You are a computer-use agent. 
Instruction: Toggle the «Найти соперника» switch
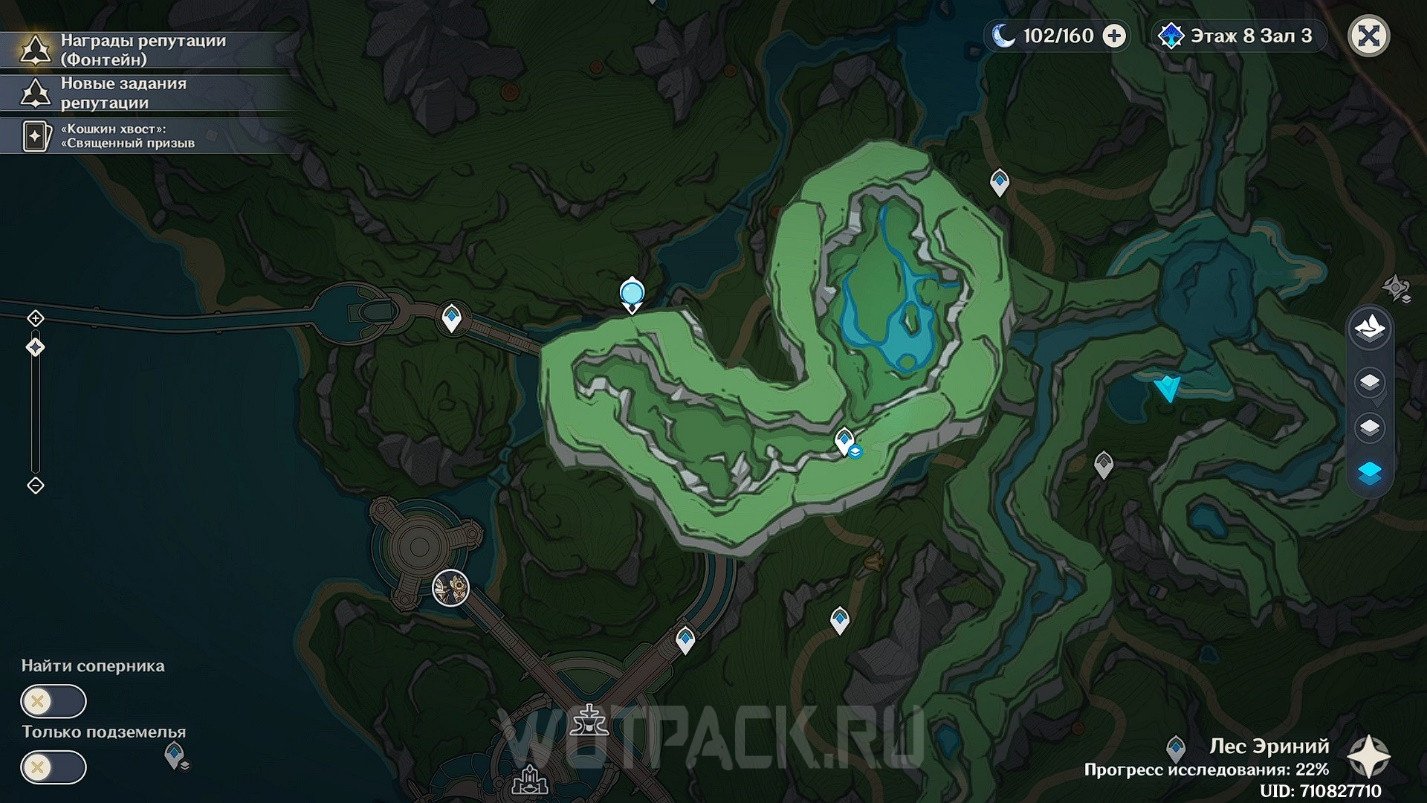[54, 701]
